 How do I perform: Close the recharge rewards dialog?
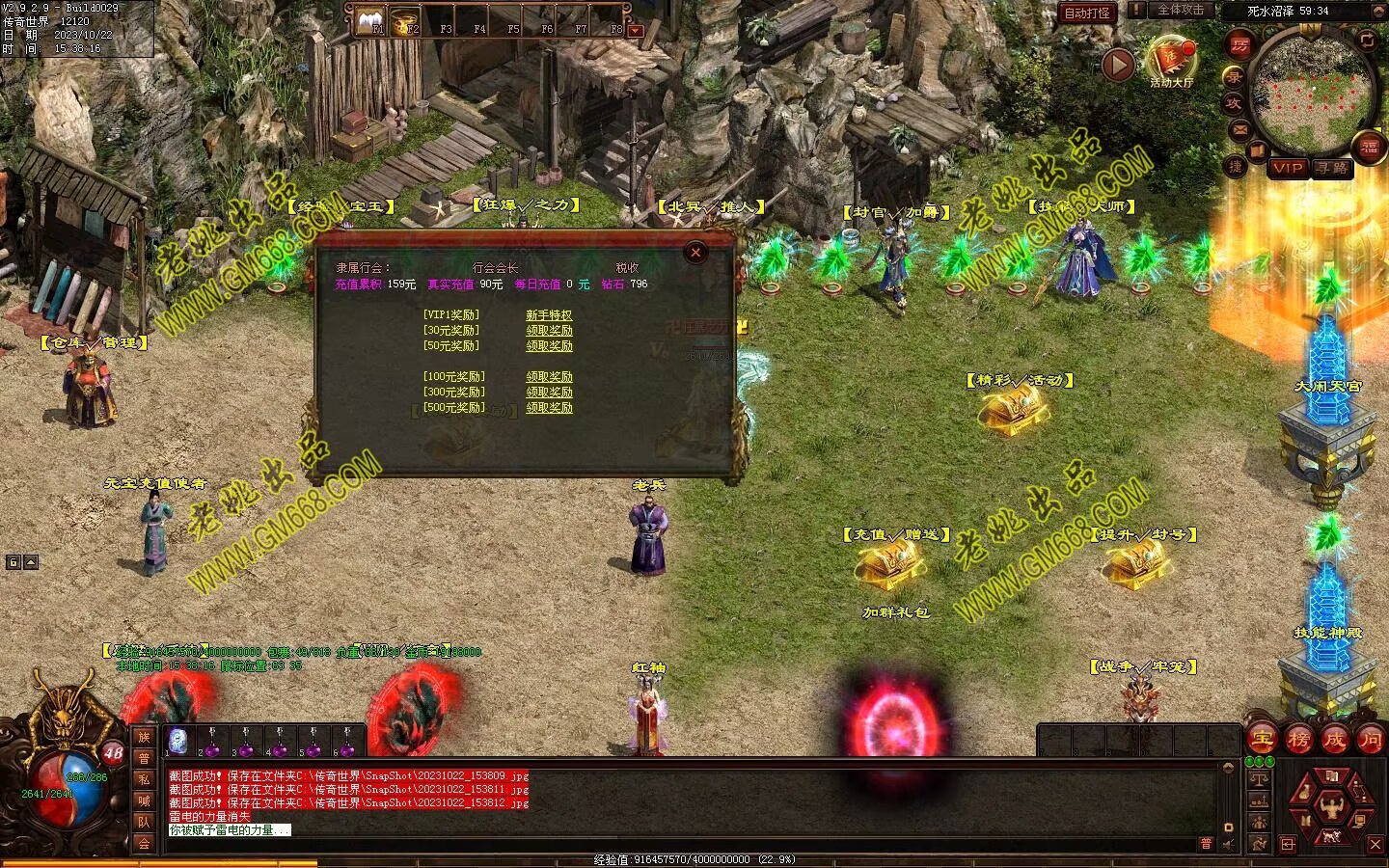pyautogui.click(x=695, y=253)
